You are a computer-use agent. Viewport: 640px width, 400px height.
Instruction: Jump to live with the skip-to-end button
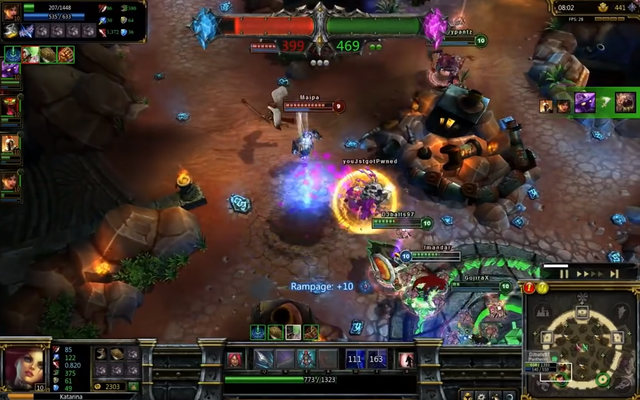(x=614, y=273)
